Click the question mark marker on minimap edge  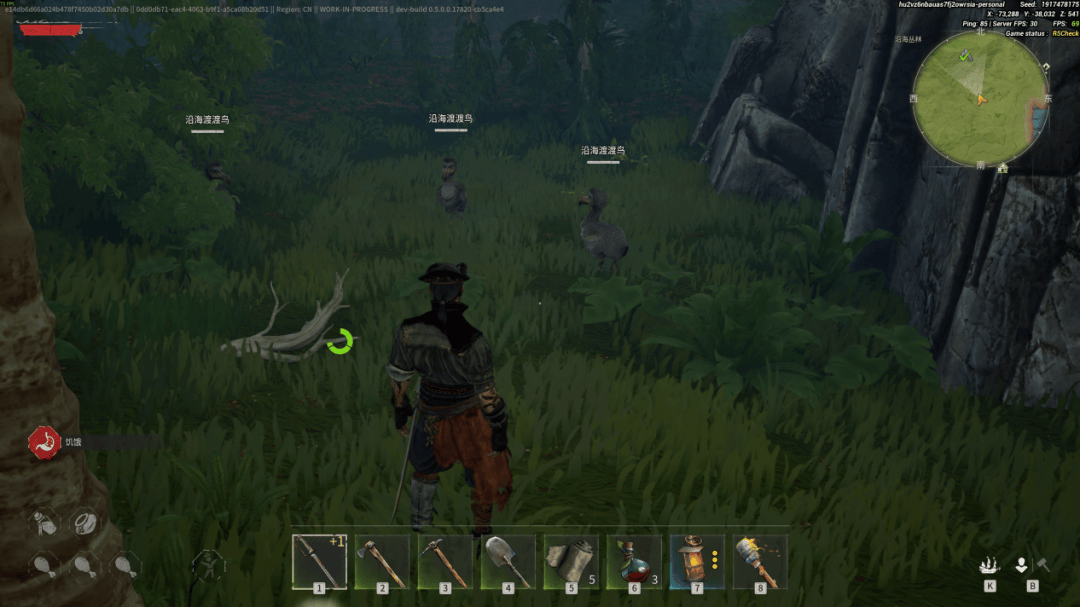pyautogui.click(x=1046, y=67)
